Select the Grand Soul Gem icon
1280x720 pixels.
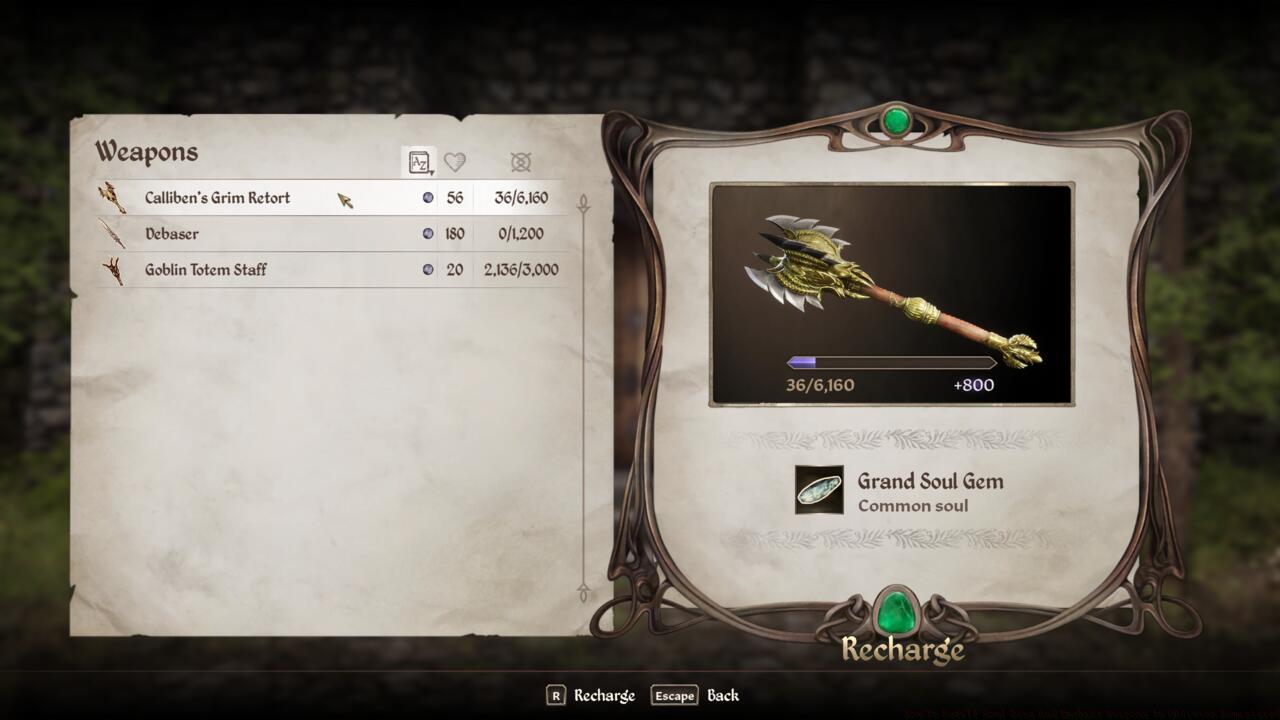[x=818, y=491]
